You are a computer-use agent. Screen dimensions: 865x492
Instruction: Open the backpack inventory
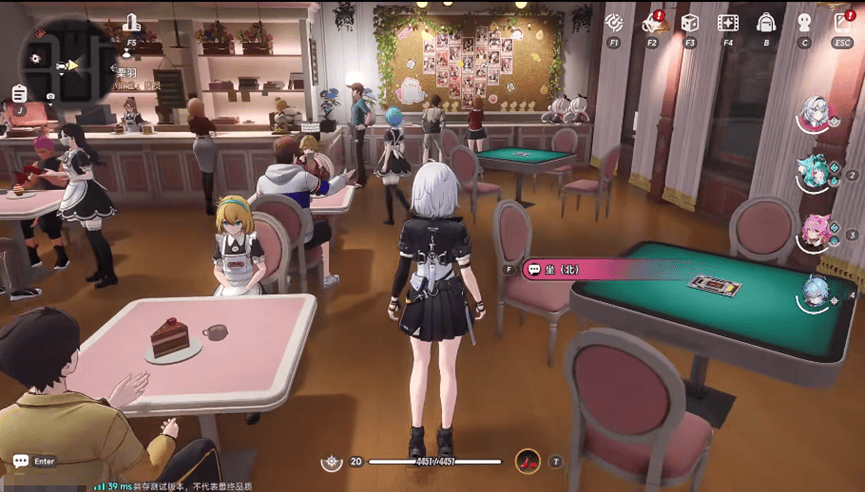click(x=766, y=22)
